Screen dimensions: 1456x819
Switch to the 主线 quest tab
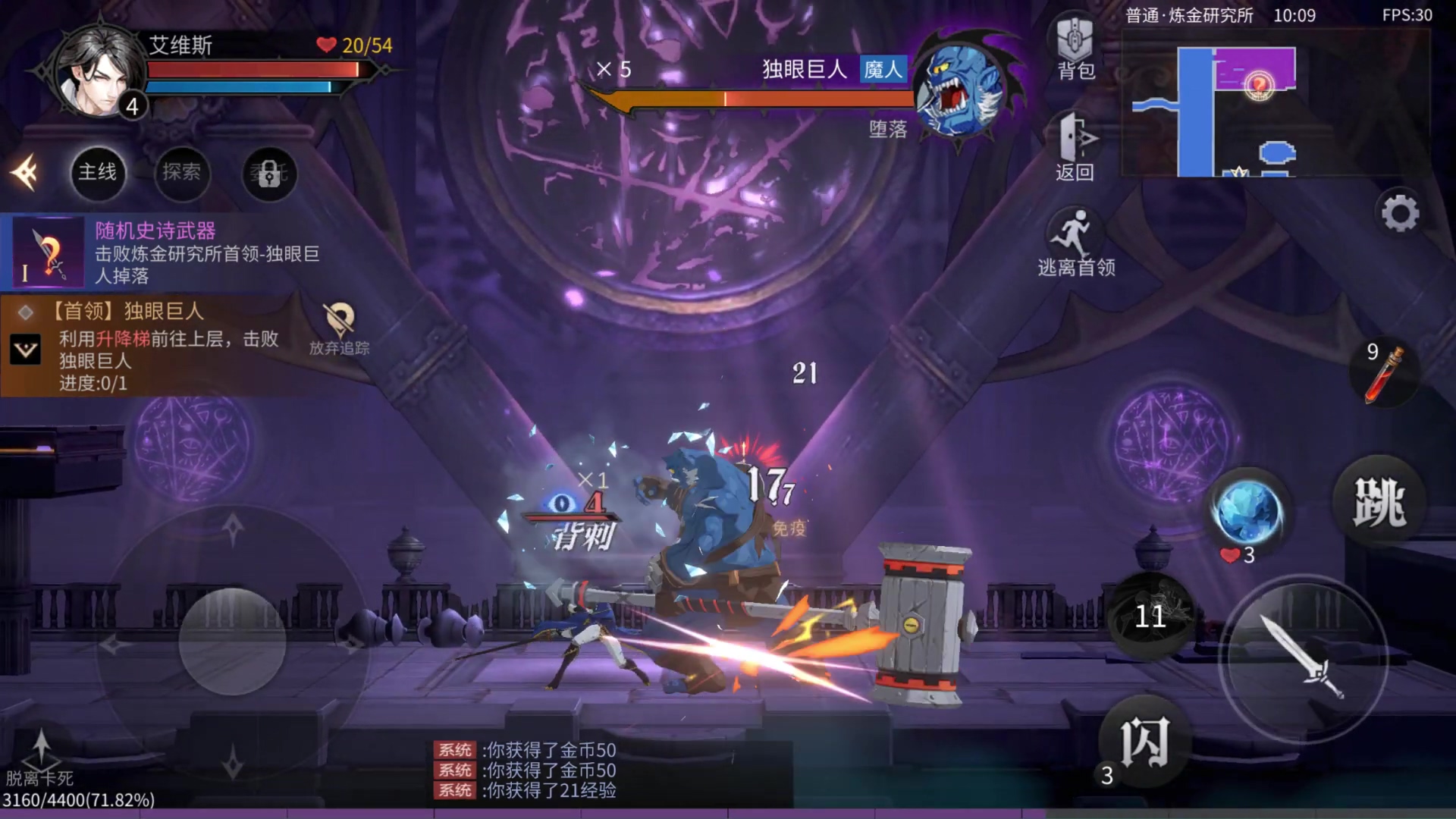[98, 173]
